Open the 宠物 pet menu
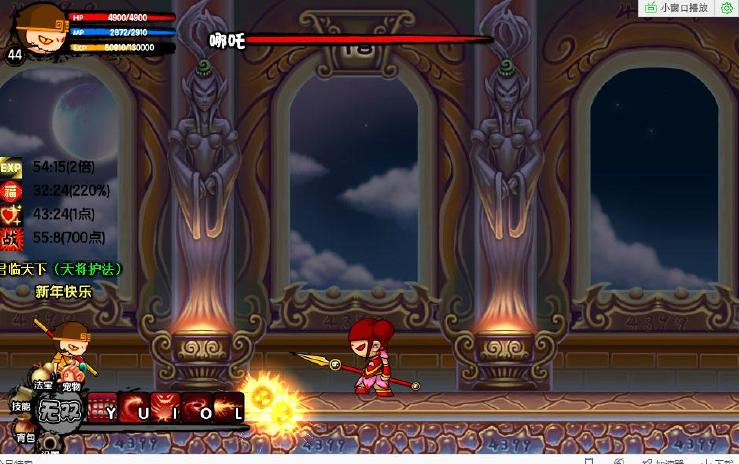Image resolution: width=739 pixels, height=464 pixels. point(71,387)
